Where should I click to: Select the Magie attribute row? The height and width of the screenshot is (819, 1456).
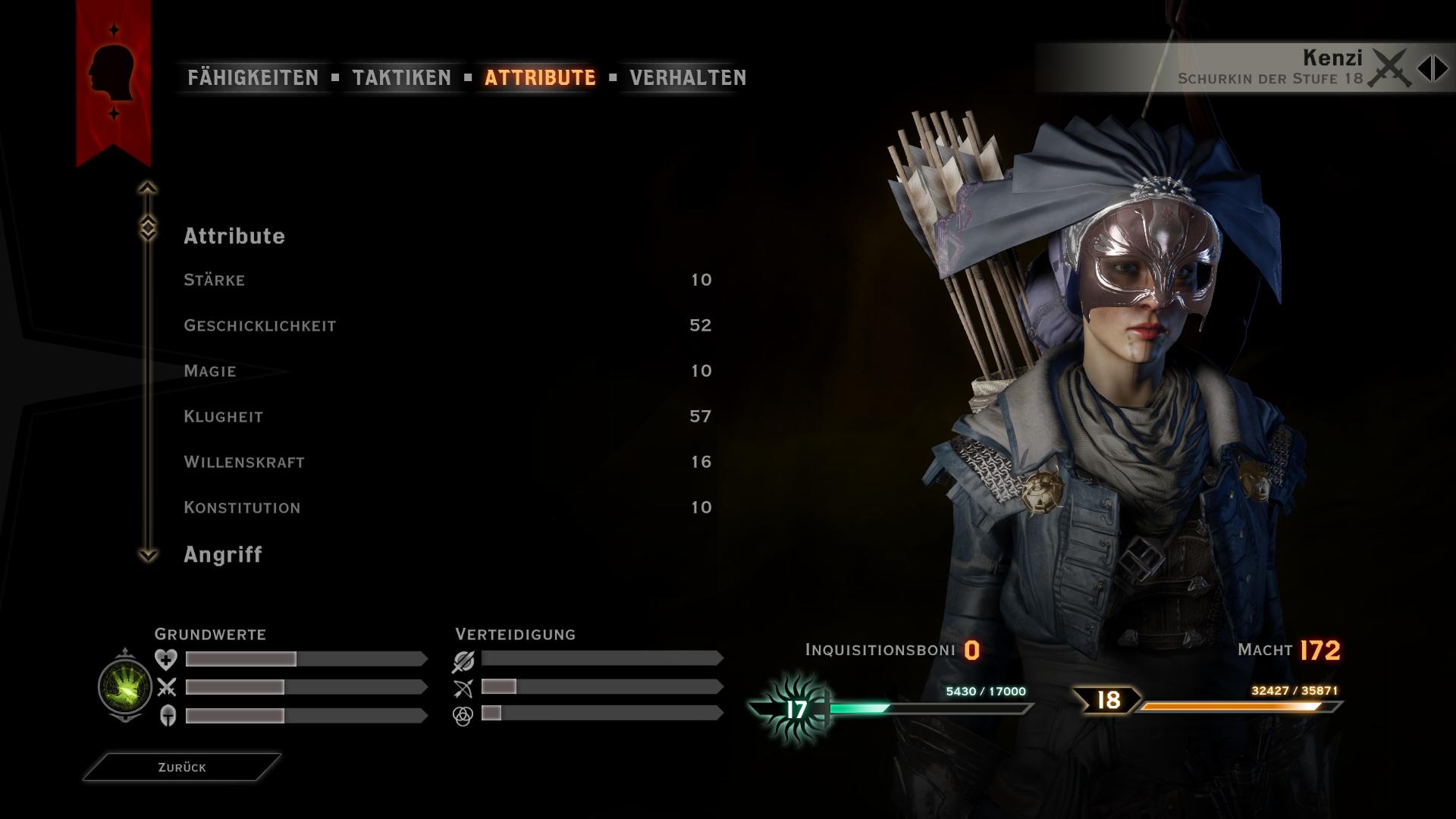coord(447,371)
